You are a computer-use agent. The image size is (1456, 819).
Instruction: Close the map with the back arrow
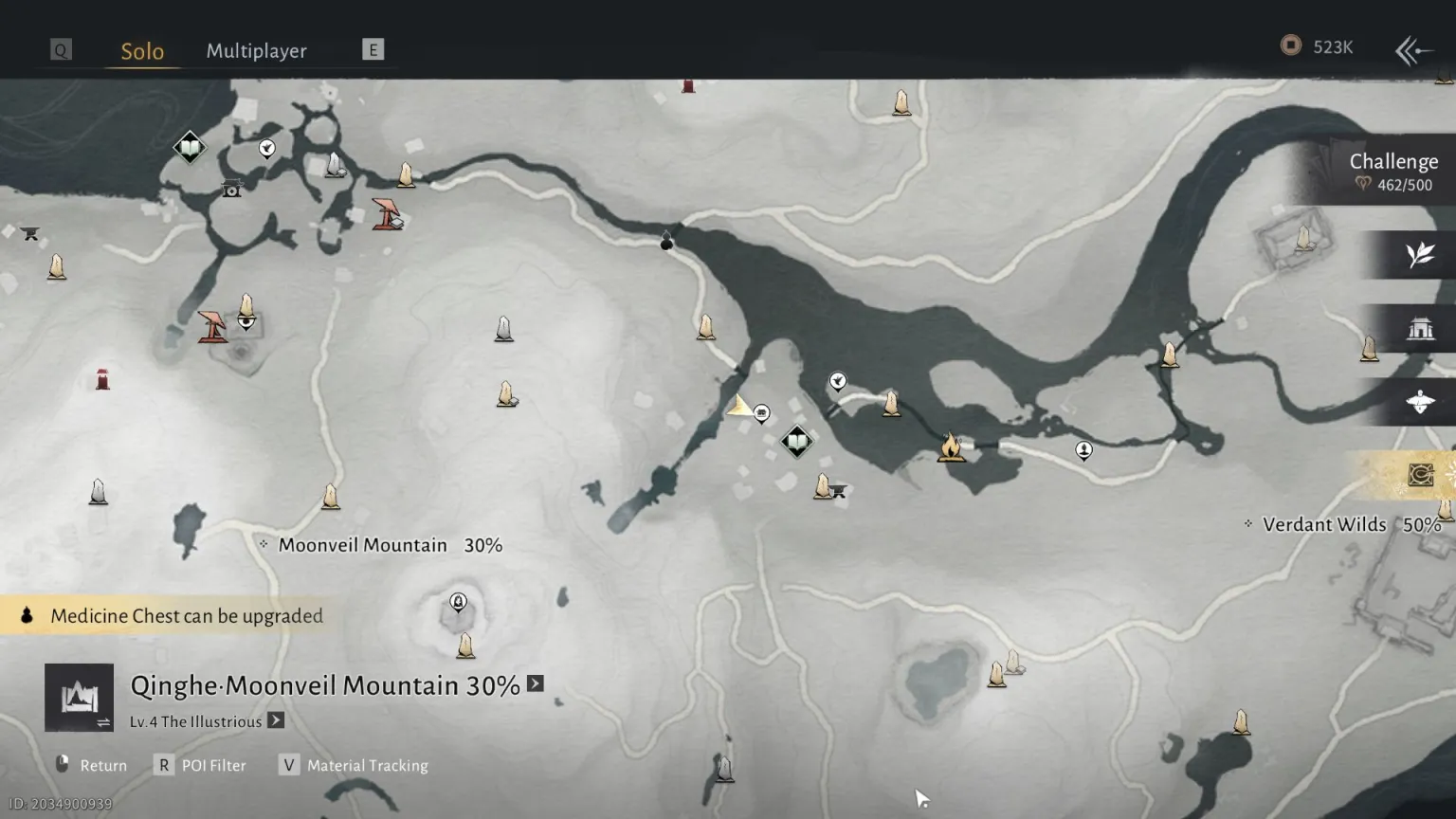(x=1412, y=50)
